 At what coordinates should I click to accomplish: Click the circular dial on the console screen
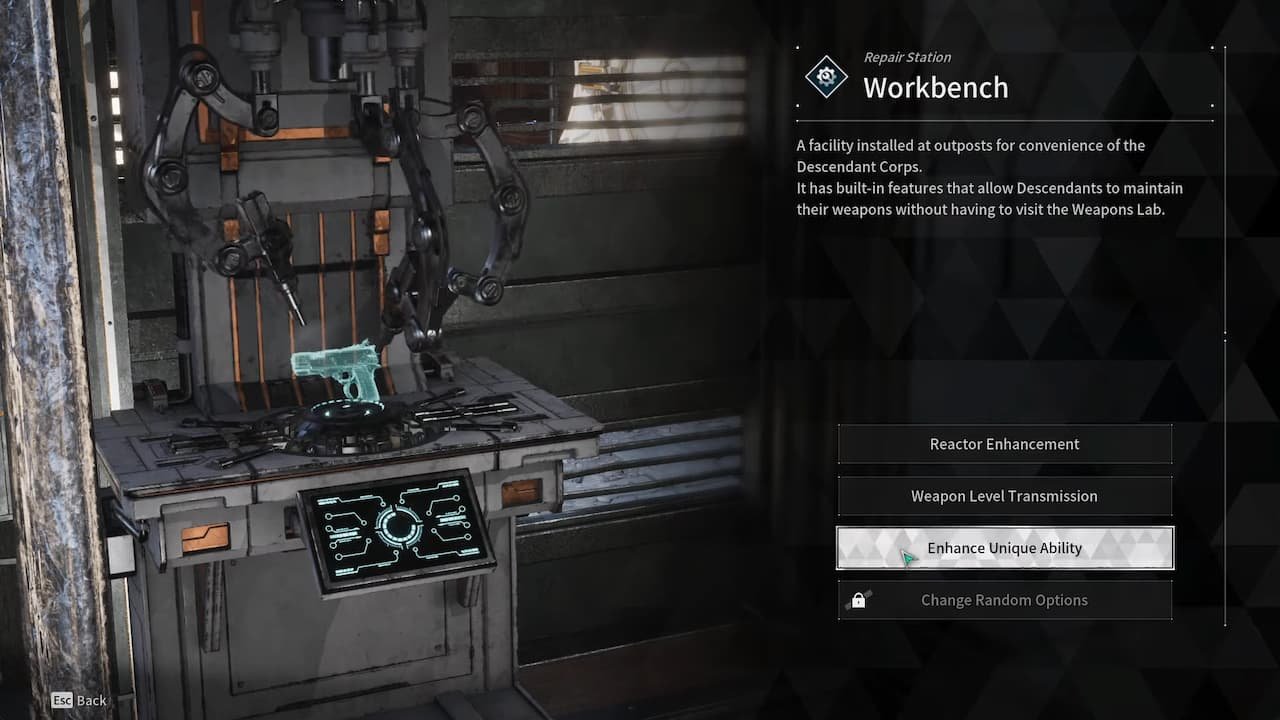pyautogui.click(x=398, y=524)
